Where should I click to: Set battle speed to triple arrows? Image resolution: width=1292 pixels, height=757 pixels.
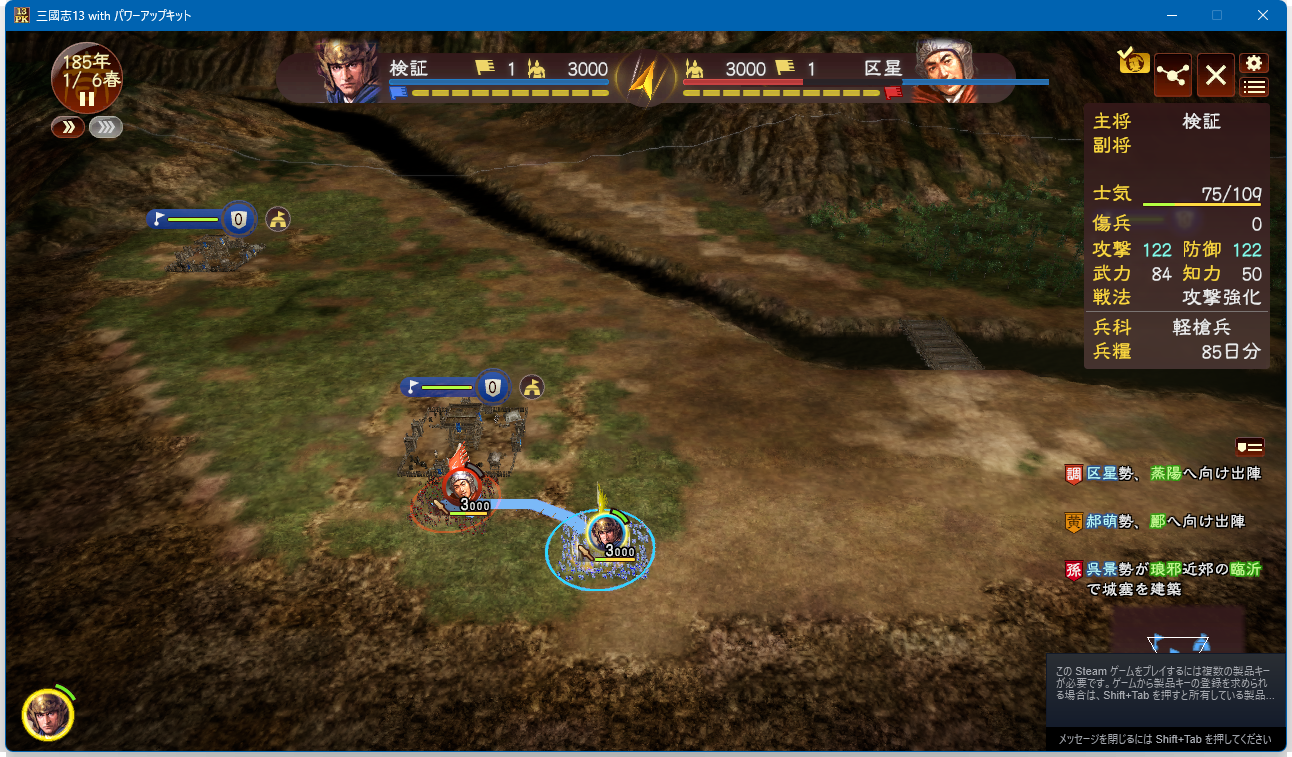(106, 128)
